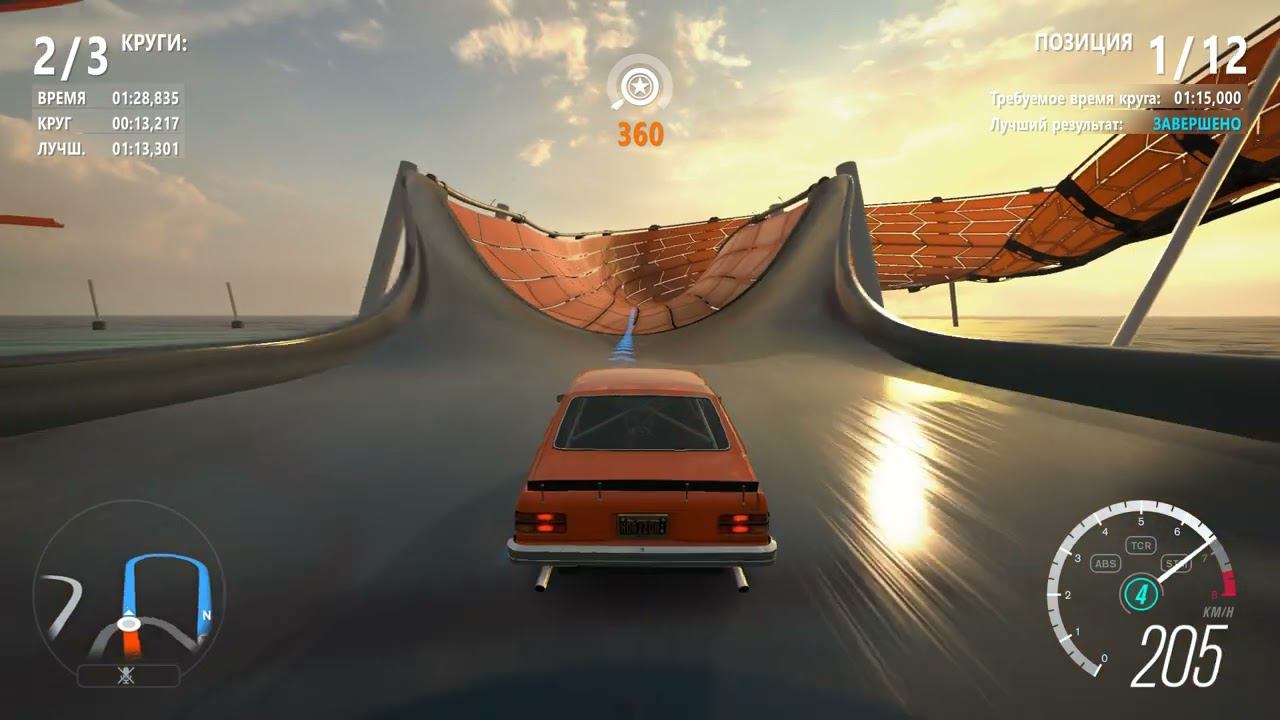Click the TCR indicator on the speedometer
1280x720 pixels.
point(1140,545)
